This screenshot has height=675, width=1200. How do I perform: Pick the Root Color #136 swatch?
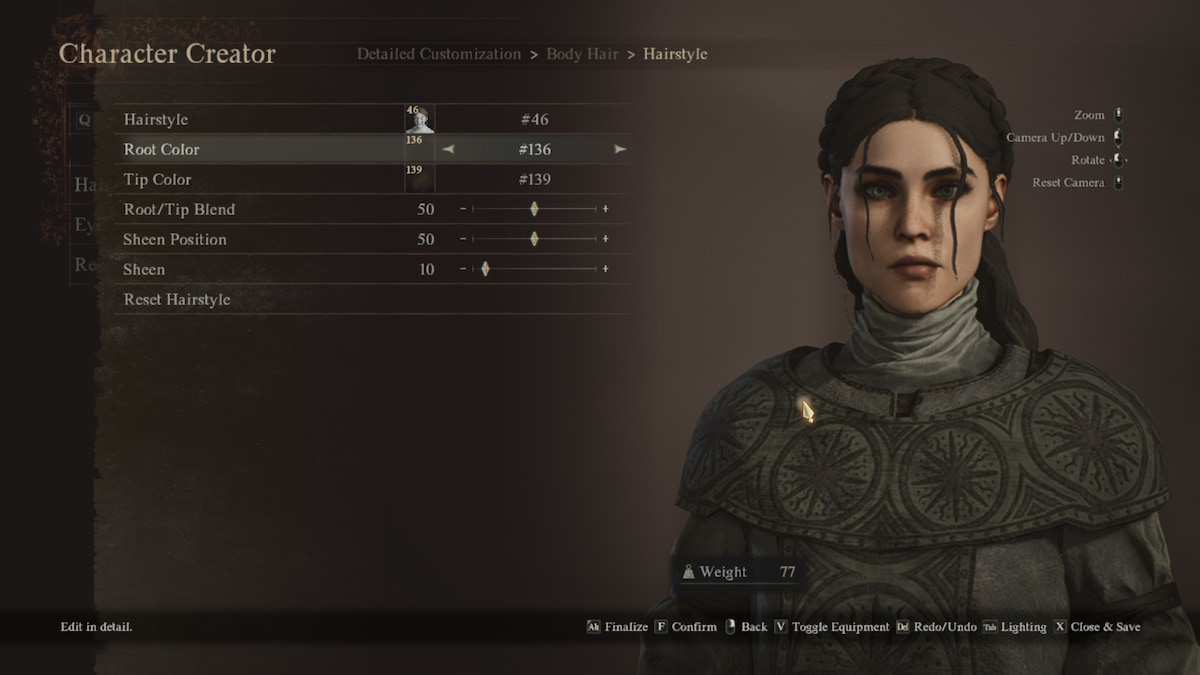[419, 150]
